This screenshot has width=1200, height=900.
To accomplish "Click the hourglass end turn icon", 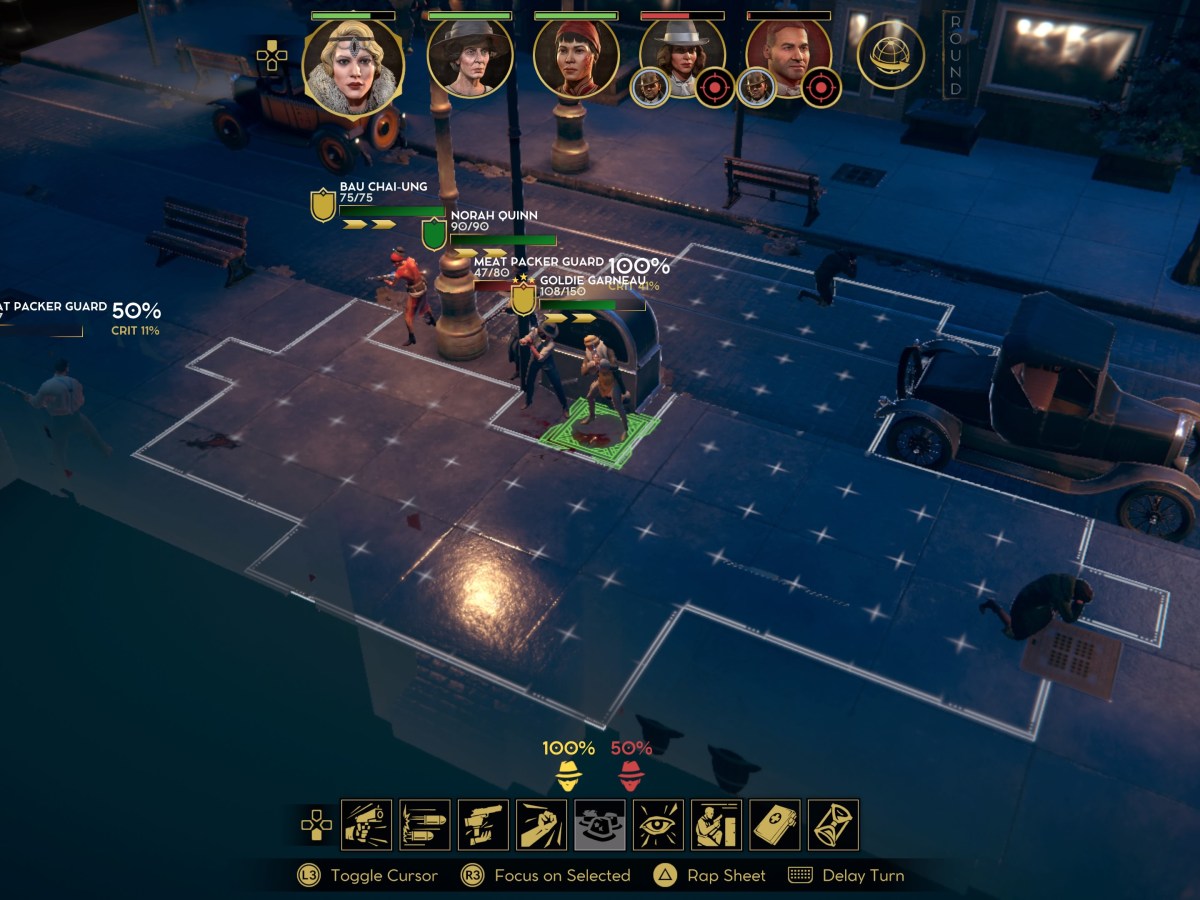I will coord(833,825).
